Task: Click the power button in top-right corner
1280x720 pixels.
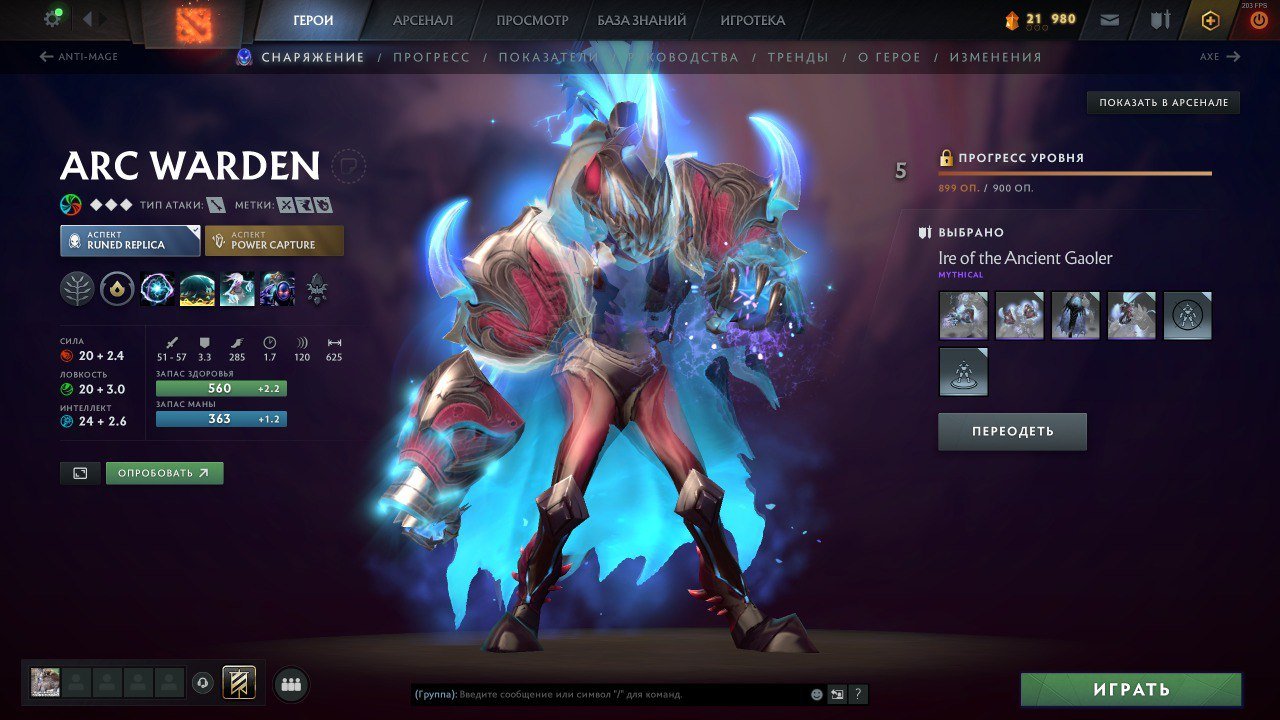Action: pos(1258,19)
